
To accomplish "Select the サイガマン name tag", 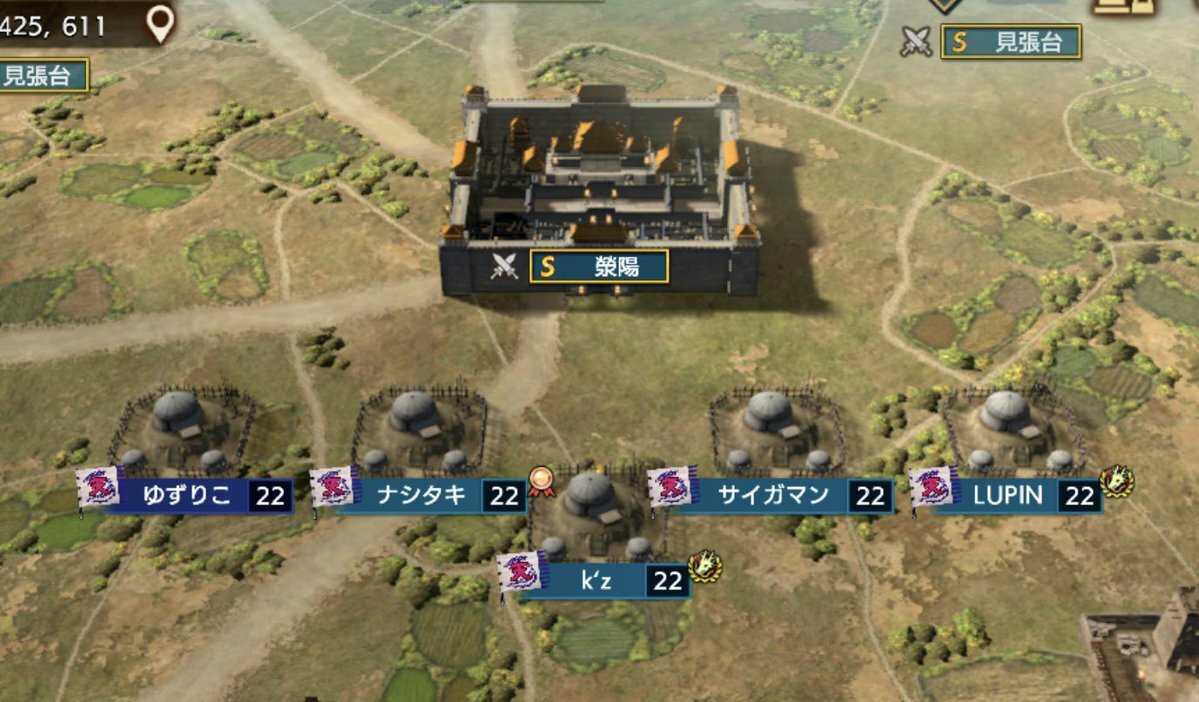I will click(x=773, y=495).
